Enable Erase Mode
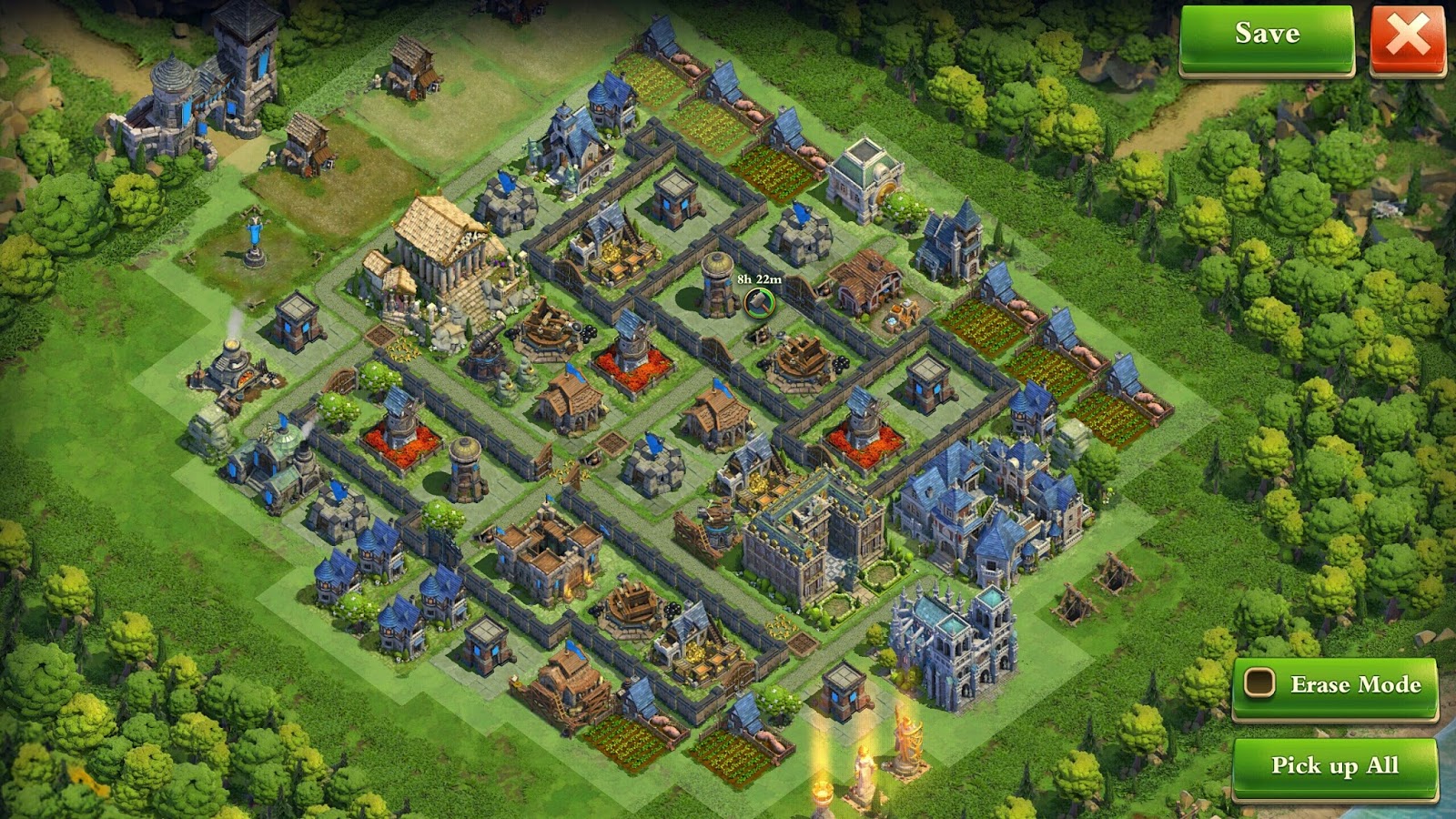Screen dimensions: 1456x819 [1335, 685]
